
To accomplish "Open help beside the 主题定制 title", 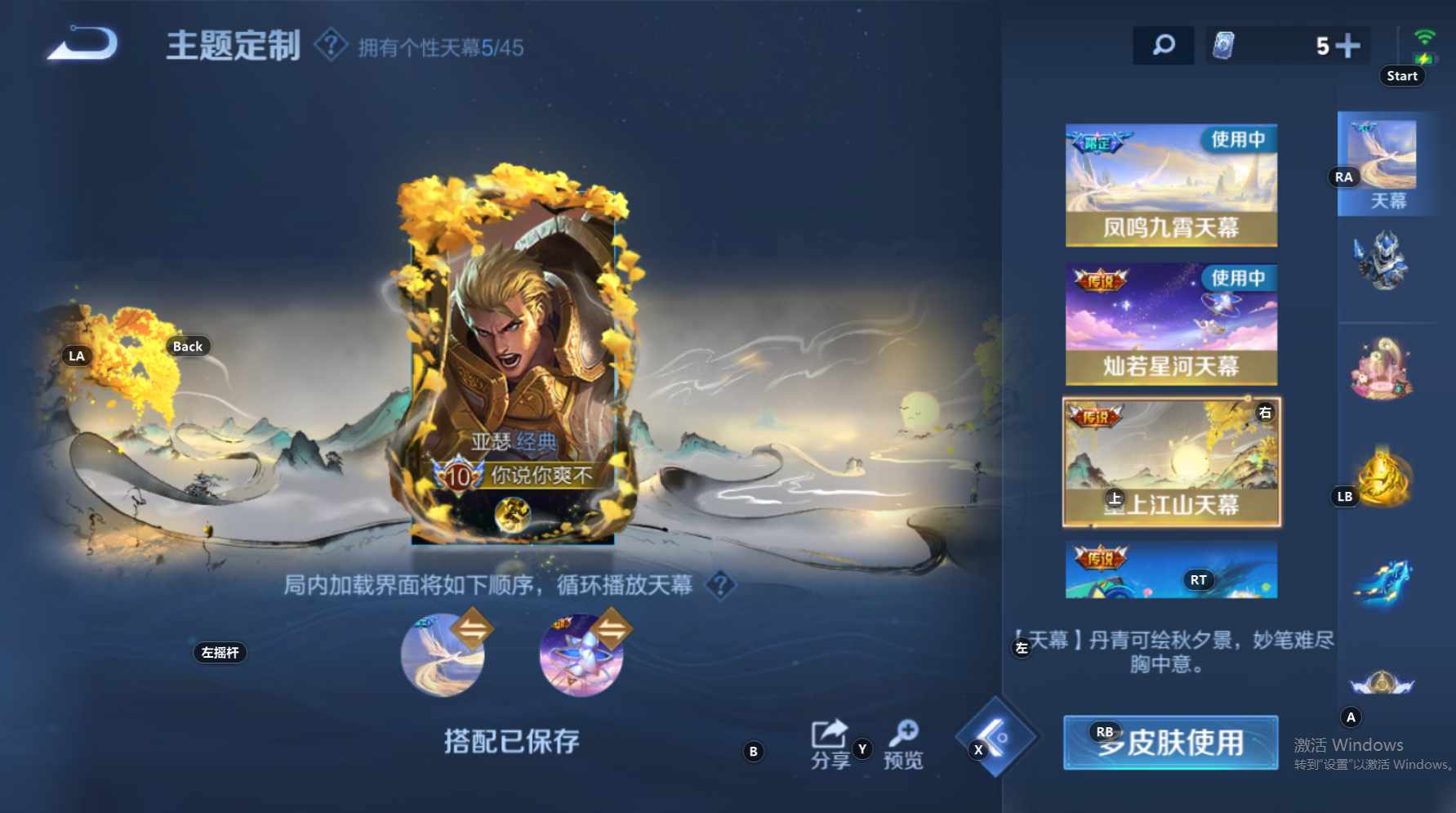I will pyautogui.click(x=330, y=47).
